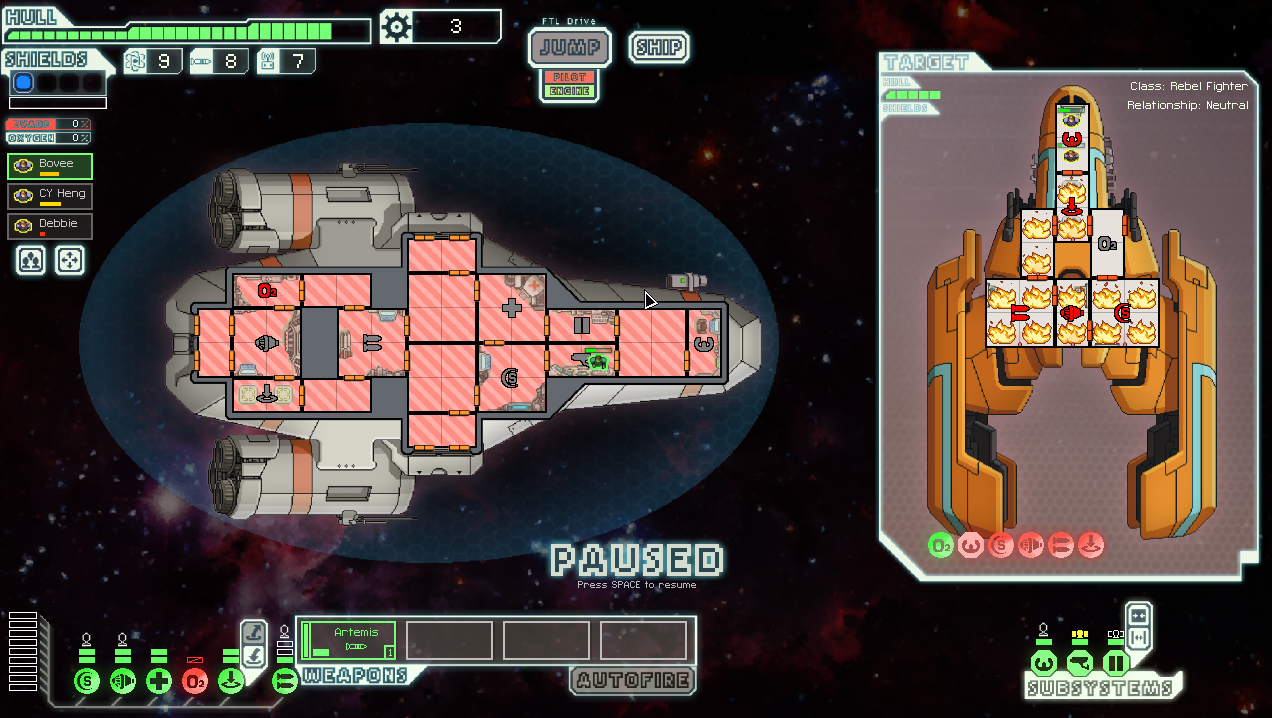Viewport: 1272px width, 718px height.
Task: Select crew member CY Heng
Action: (x=50, y=196)
